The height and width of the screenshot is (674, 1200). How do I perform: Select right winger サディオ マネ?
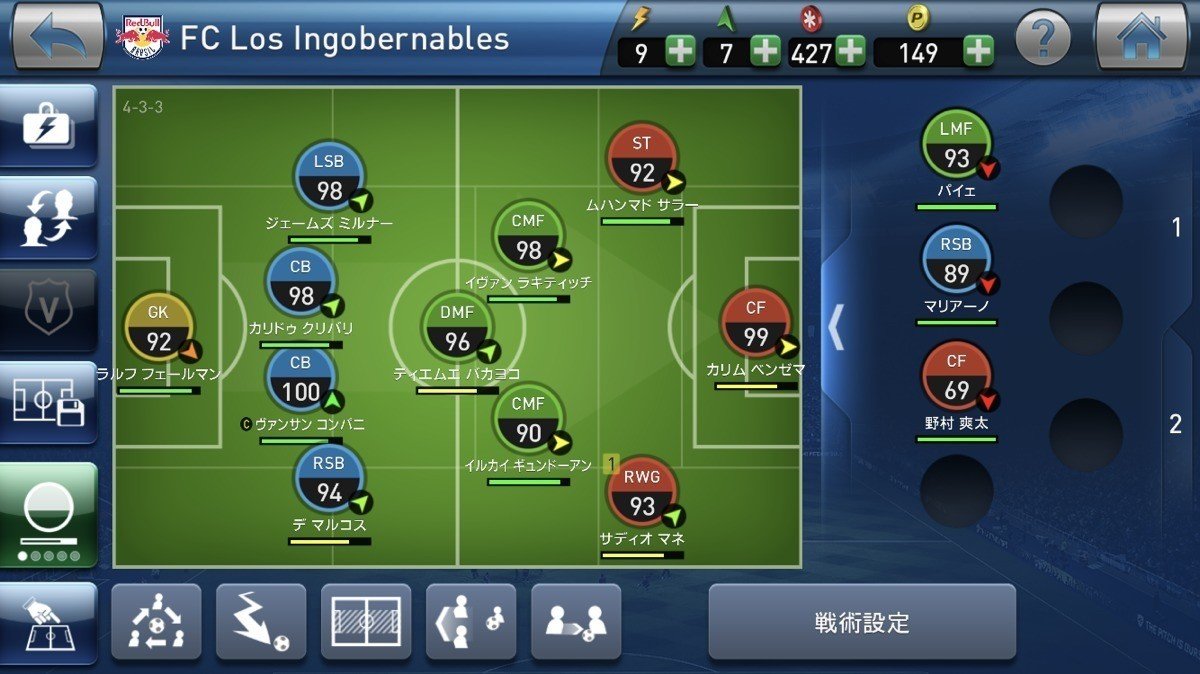tap(641, 493)
